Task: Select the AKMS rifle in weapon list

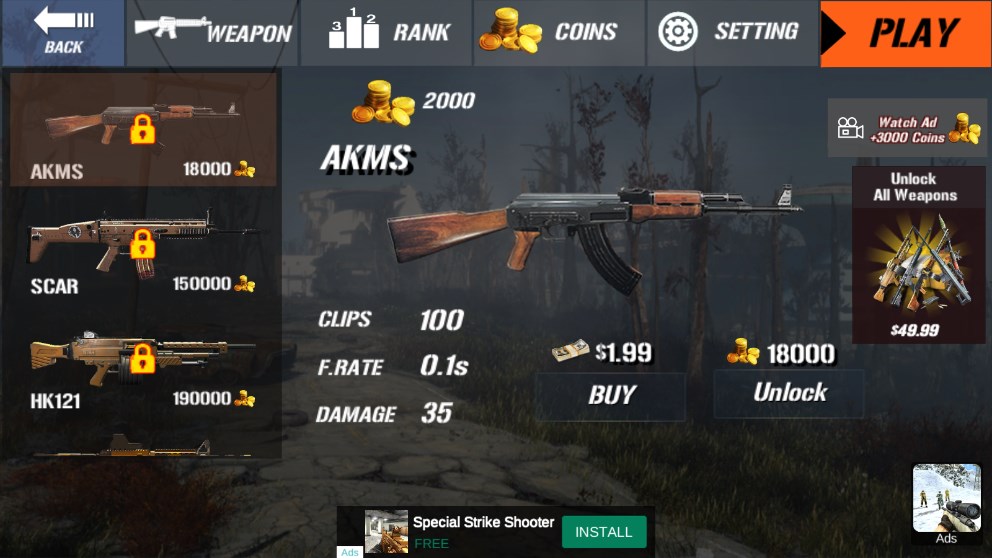Action: 143,130
